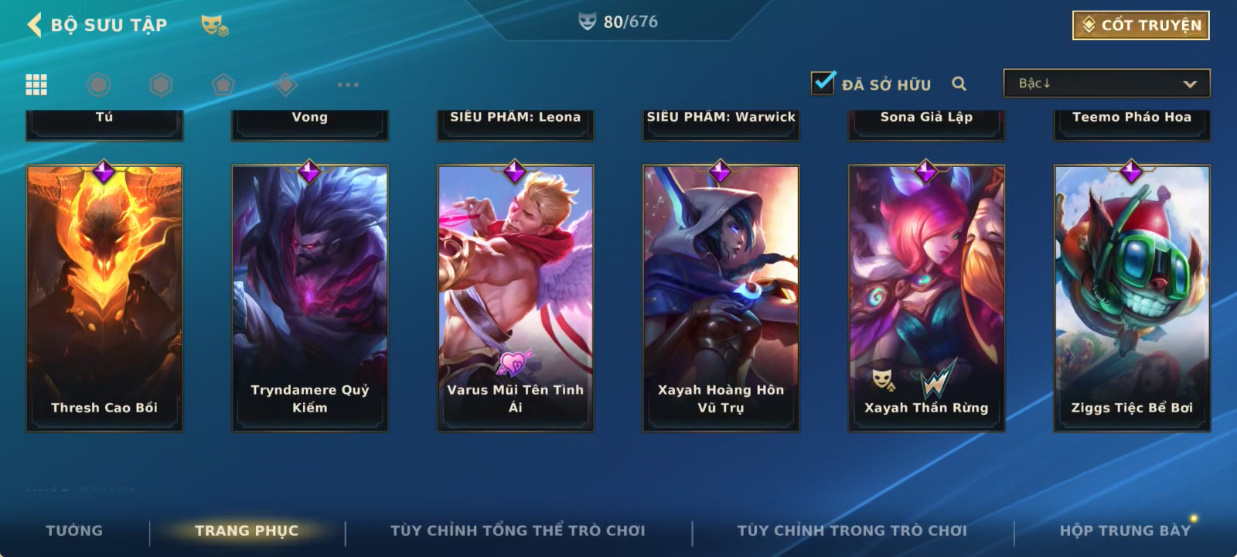This screenshot has width=1237, height=557.
Task: Open the three-dots more filters icon
Action: click(x=347, y=85)
